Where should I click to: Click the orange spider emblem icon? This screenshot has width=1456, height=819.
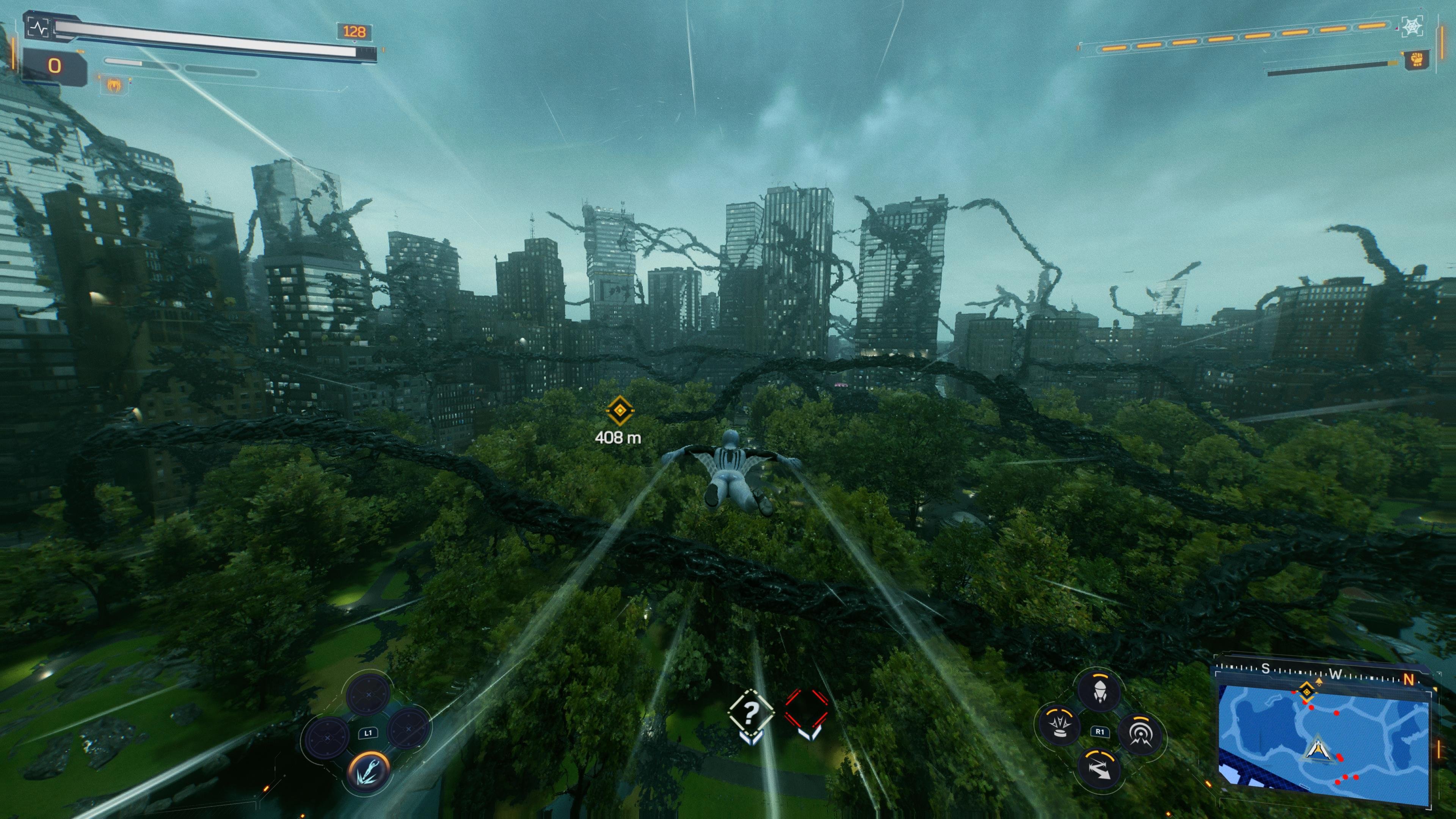115,85
